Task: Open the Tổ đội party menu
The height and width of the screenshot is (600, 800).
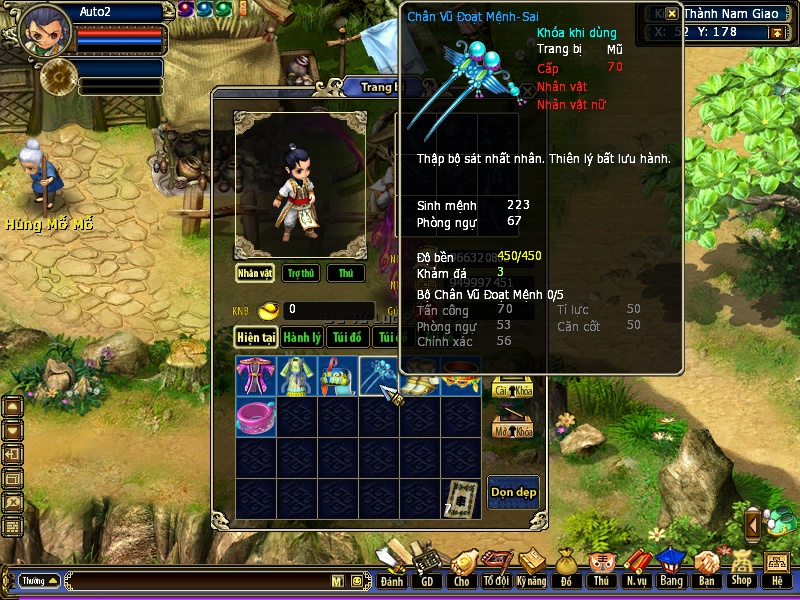Action: (496, 570)
